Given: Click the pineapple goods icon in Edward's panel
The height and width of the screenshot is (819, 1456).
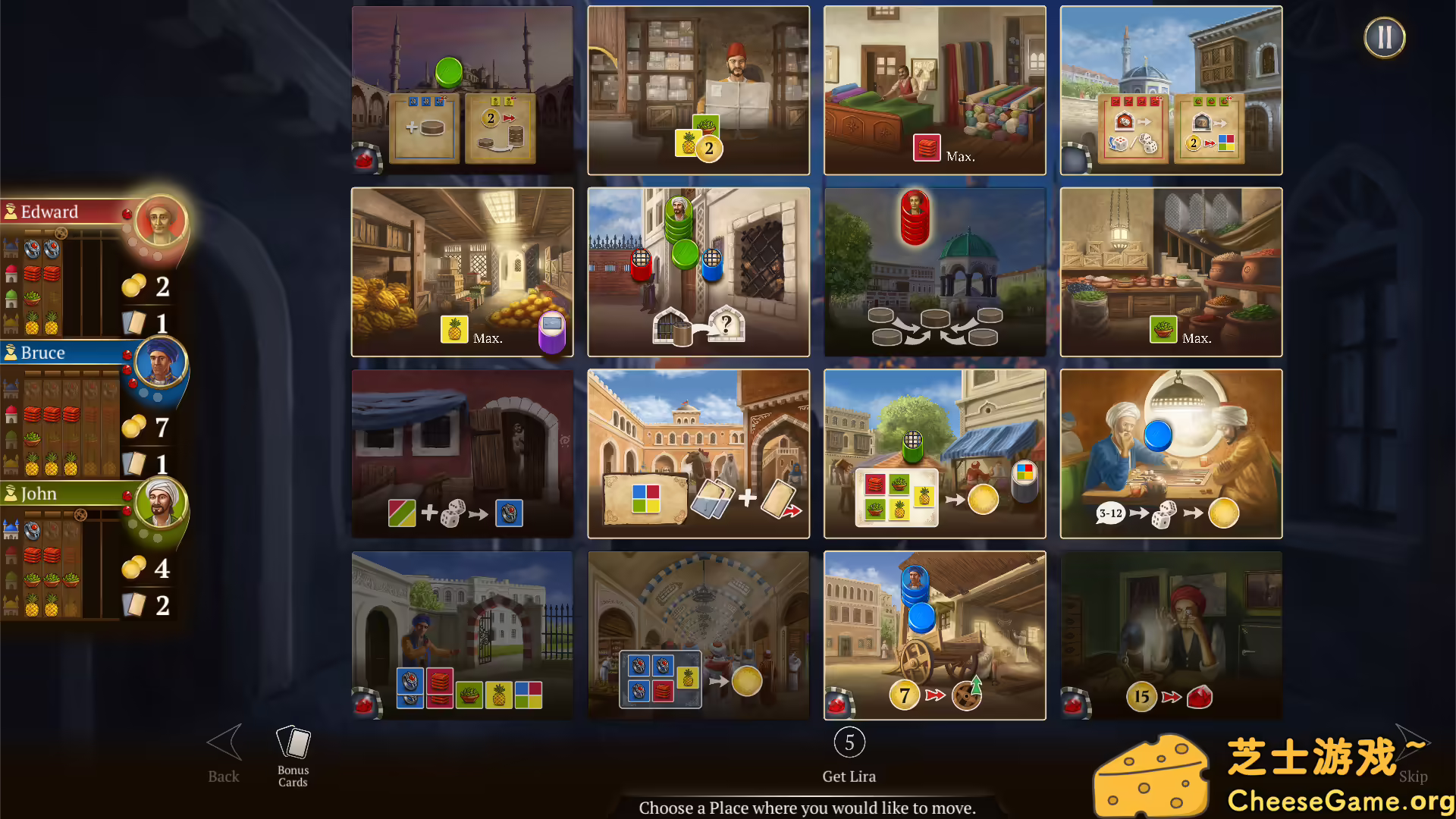Looking at the screenshot, I should tap(30, 328).
